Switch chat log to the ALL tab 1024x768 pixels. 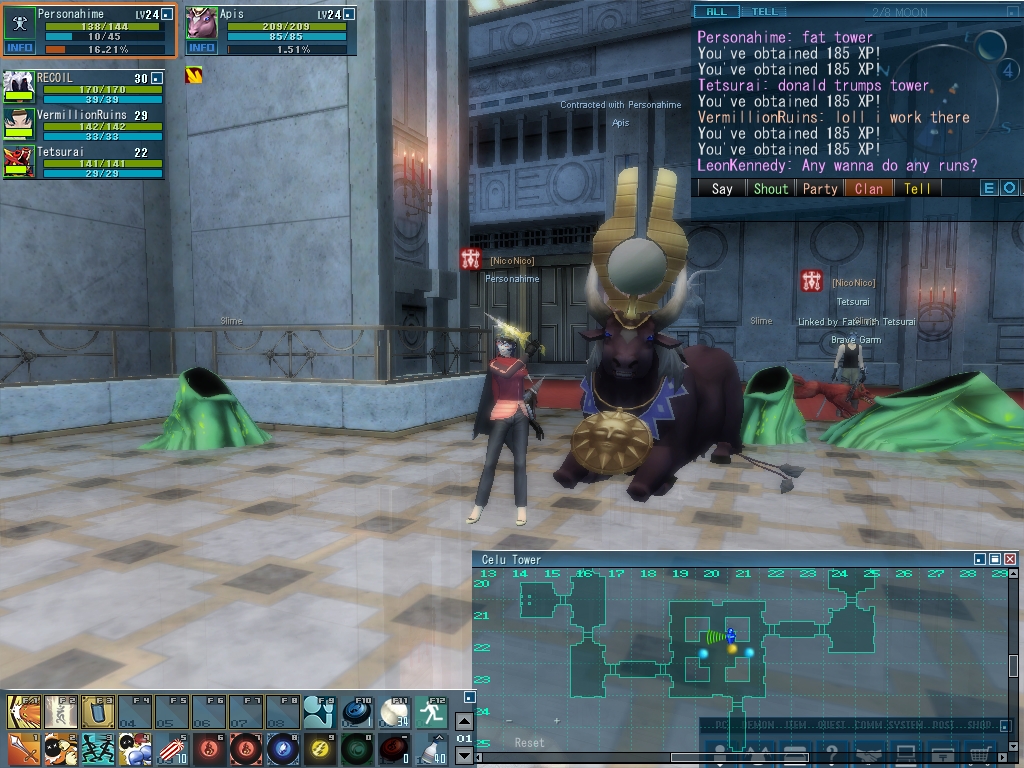(x=717, y=12)
